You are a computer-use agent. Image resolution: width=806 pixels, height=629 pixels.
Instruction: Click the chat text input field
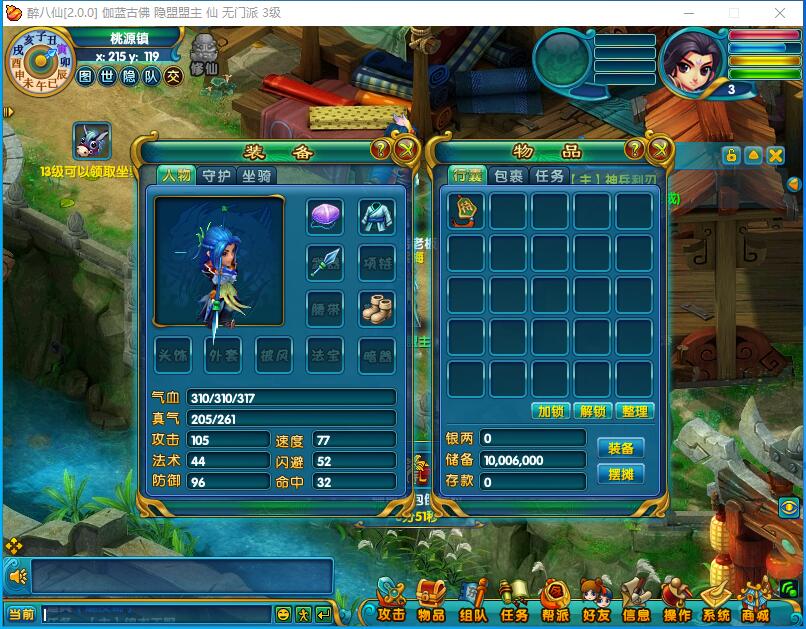click(x=155, y=614)
